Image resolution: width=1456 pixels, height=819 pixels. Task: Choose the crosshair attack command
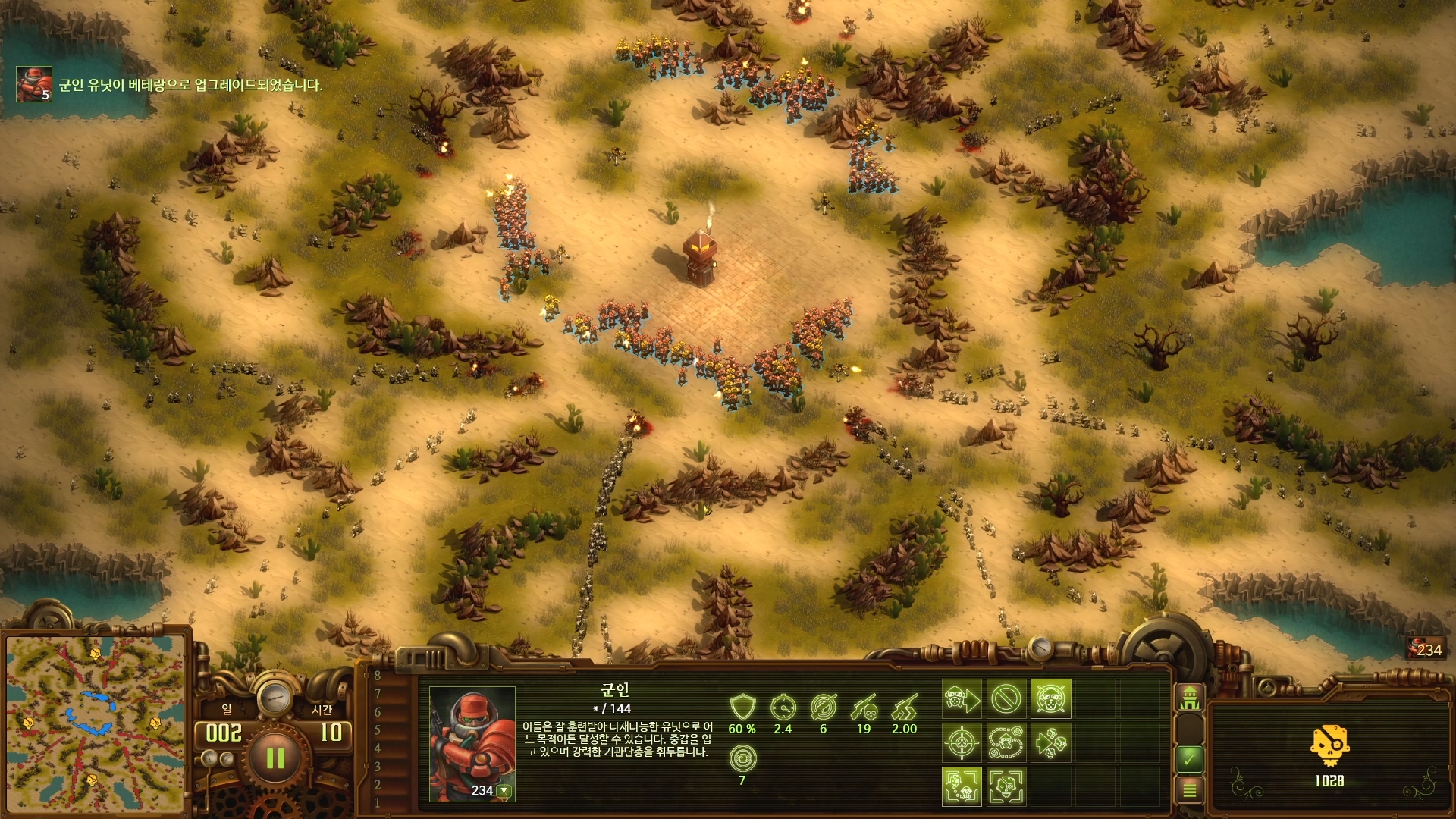(961, 742)
